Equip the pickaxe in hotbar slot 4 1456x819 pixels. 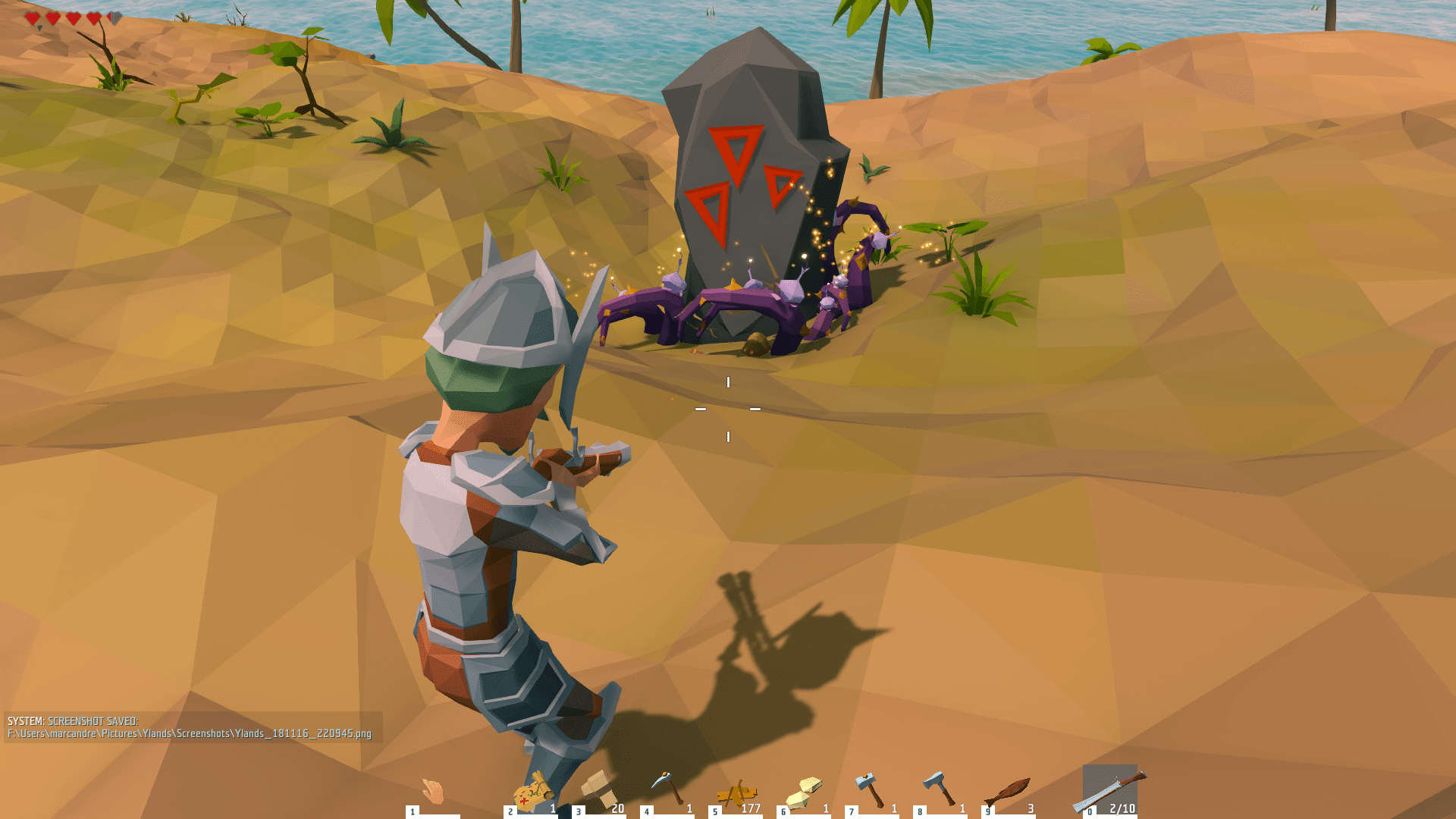click(669, 787)
